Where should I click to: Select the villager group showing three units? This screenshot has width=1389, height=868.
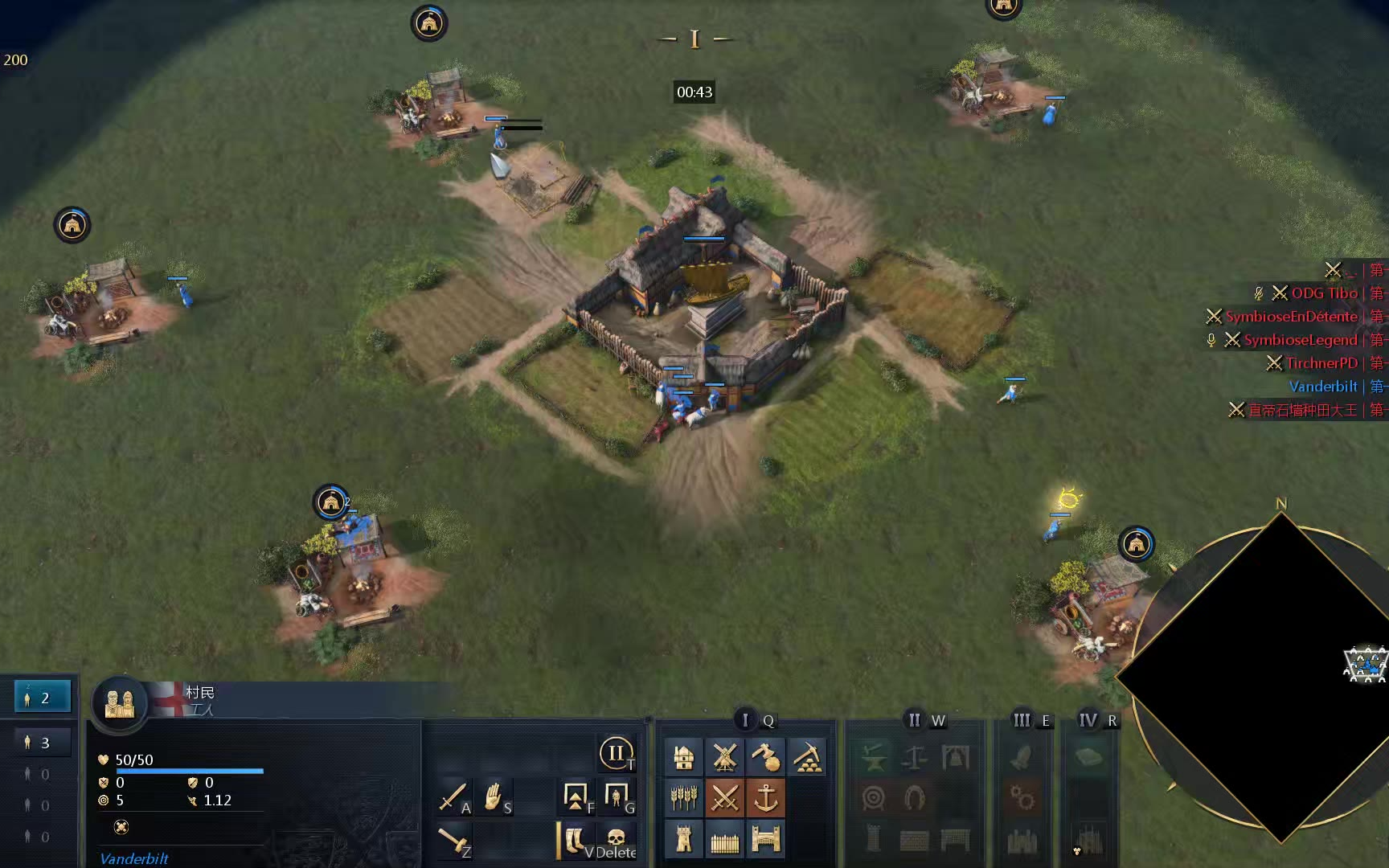click(x=43, y=743)
